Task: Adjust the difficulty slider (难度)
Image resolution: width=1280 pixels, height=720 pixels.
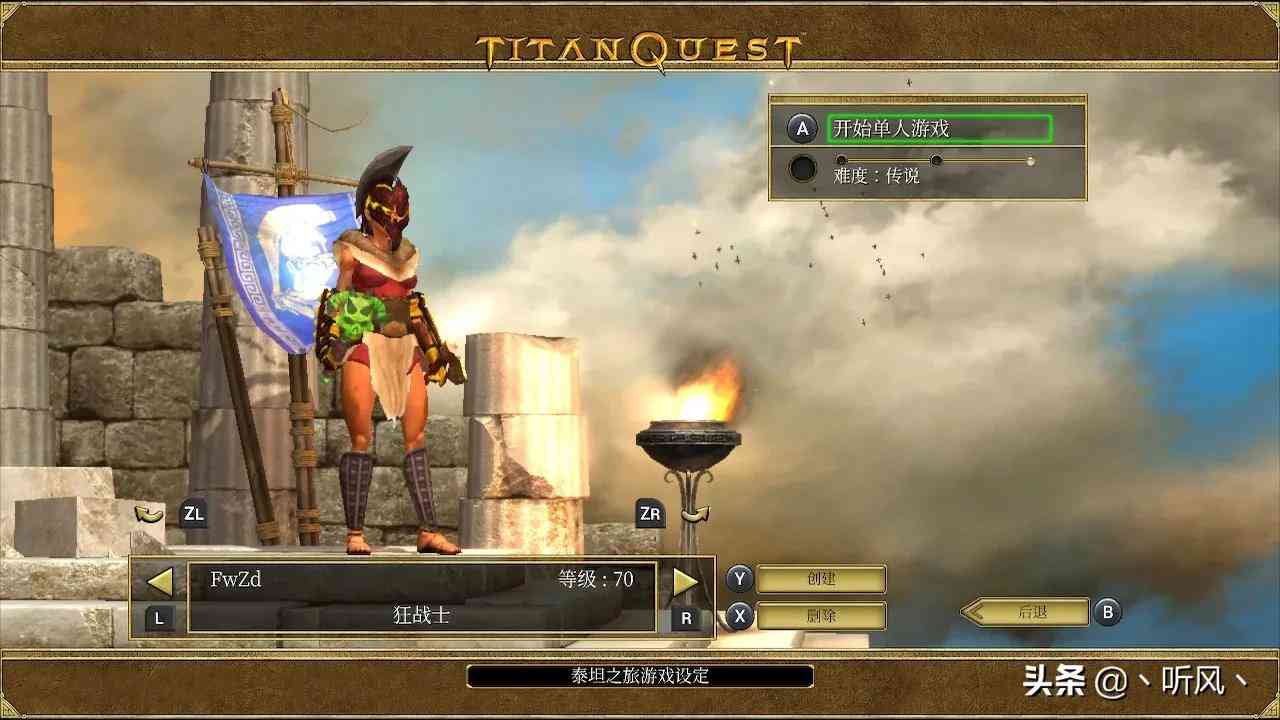Action: (935, 161)
